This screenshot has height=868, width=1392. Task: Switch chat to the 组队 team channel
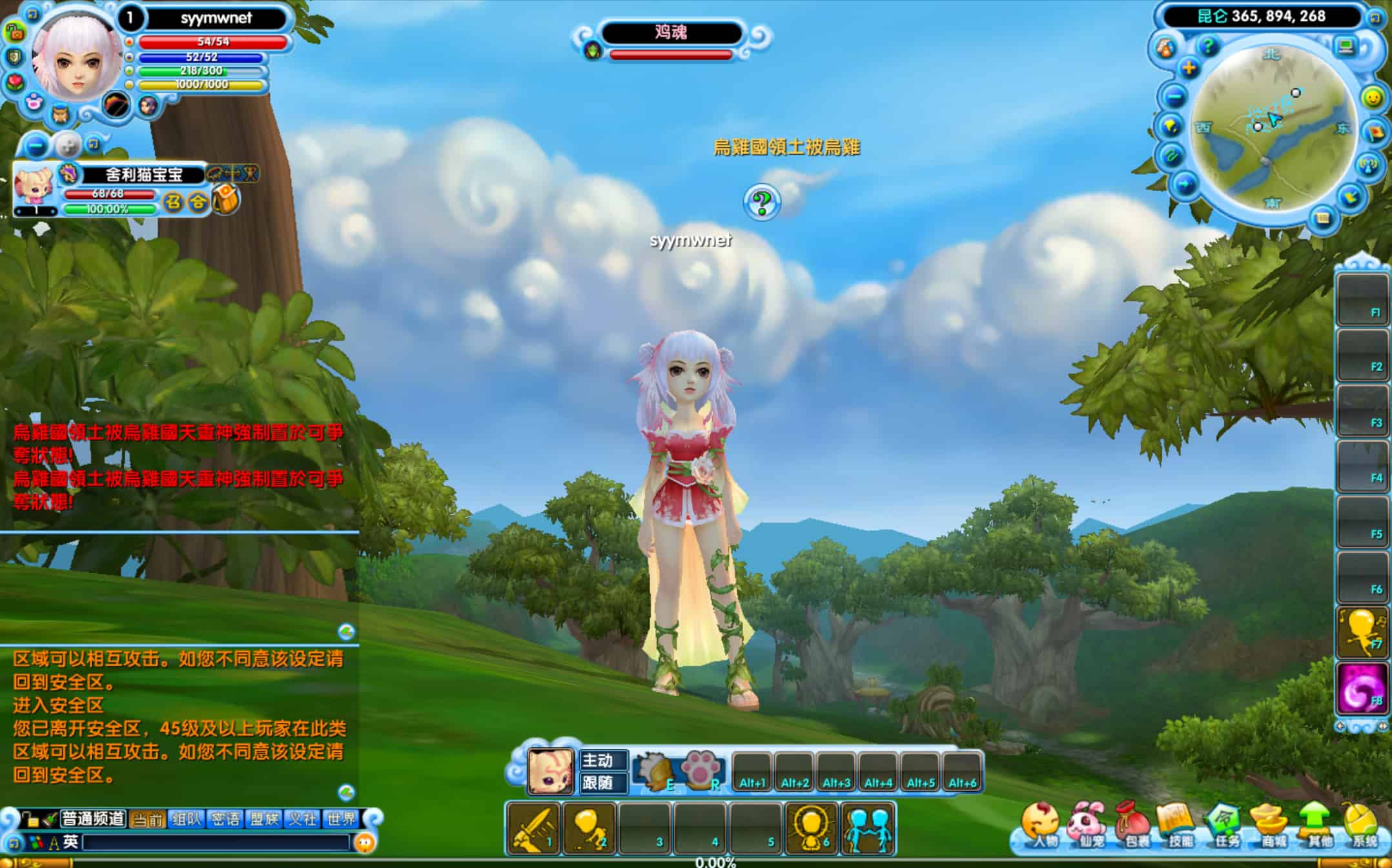coord(187,819)
